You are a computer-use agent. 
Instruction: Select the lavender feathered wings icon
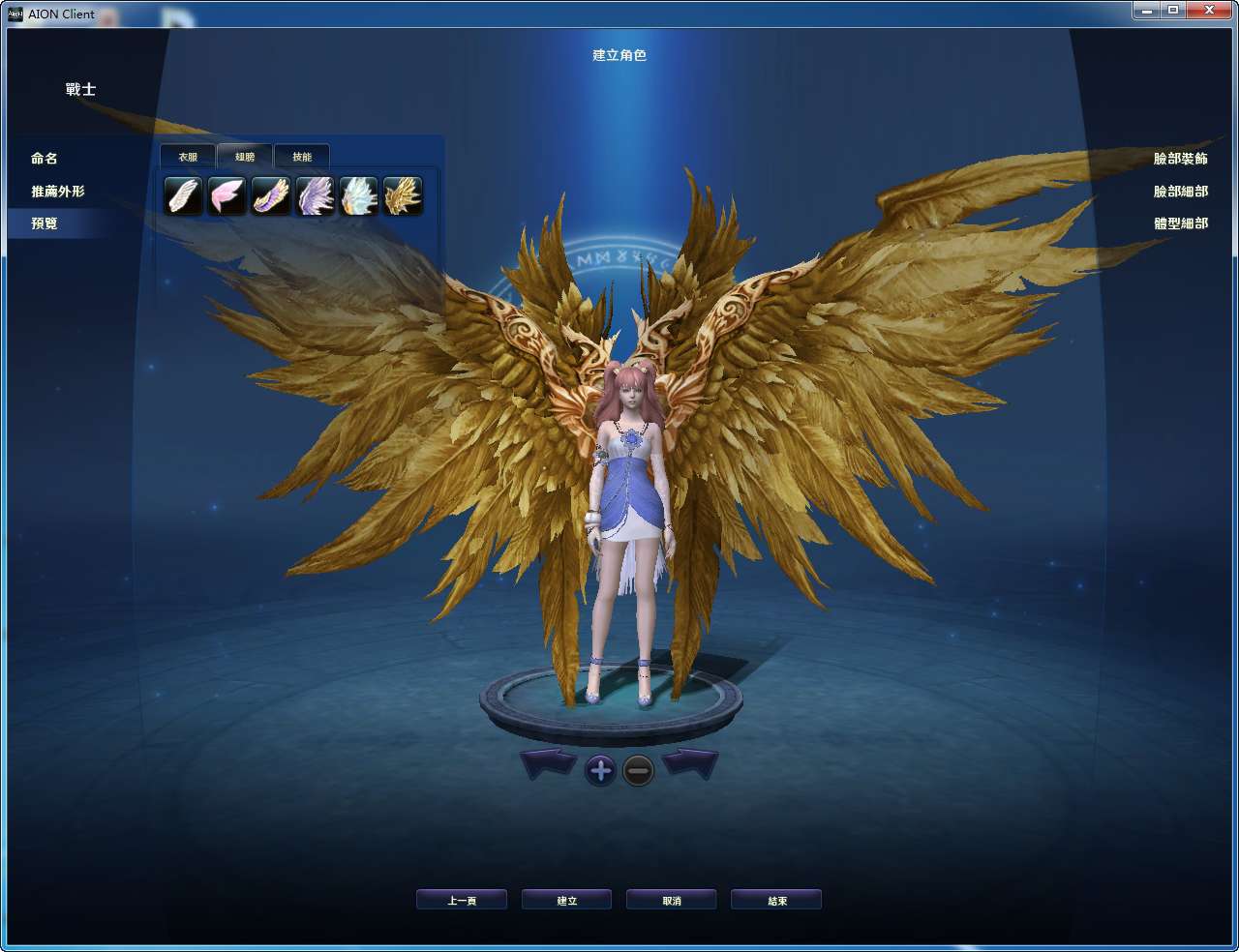[x=316, y=194]
